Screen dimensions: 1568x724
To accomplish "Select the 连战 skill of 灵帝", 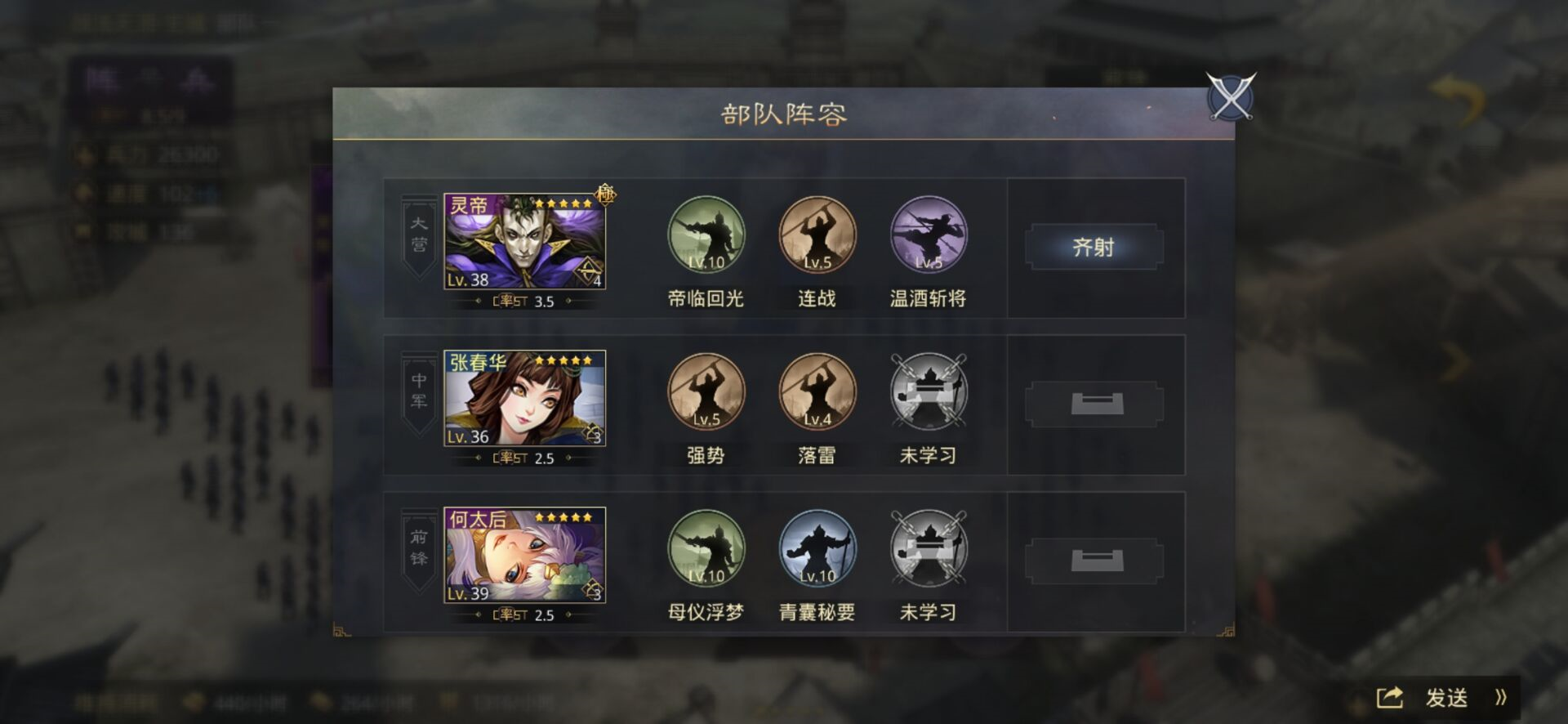I will 817,235.
